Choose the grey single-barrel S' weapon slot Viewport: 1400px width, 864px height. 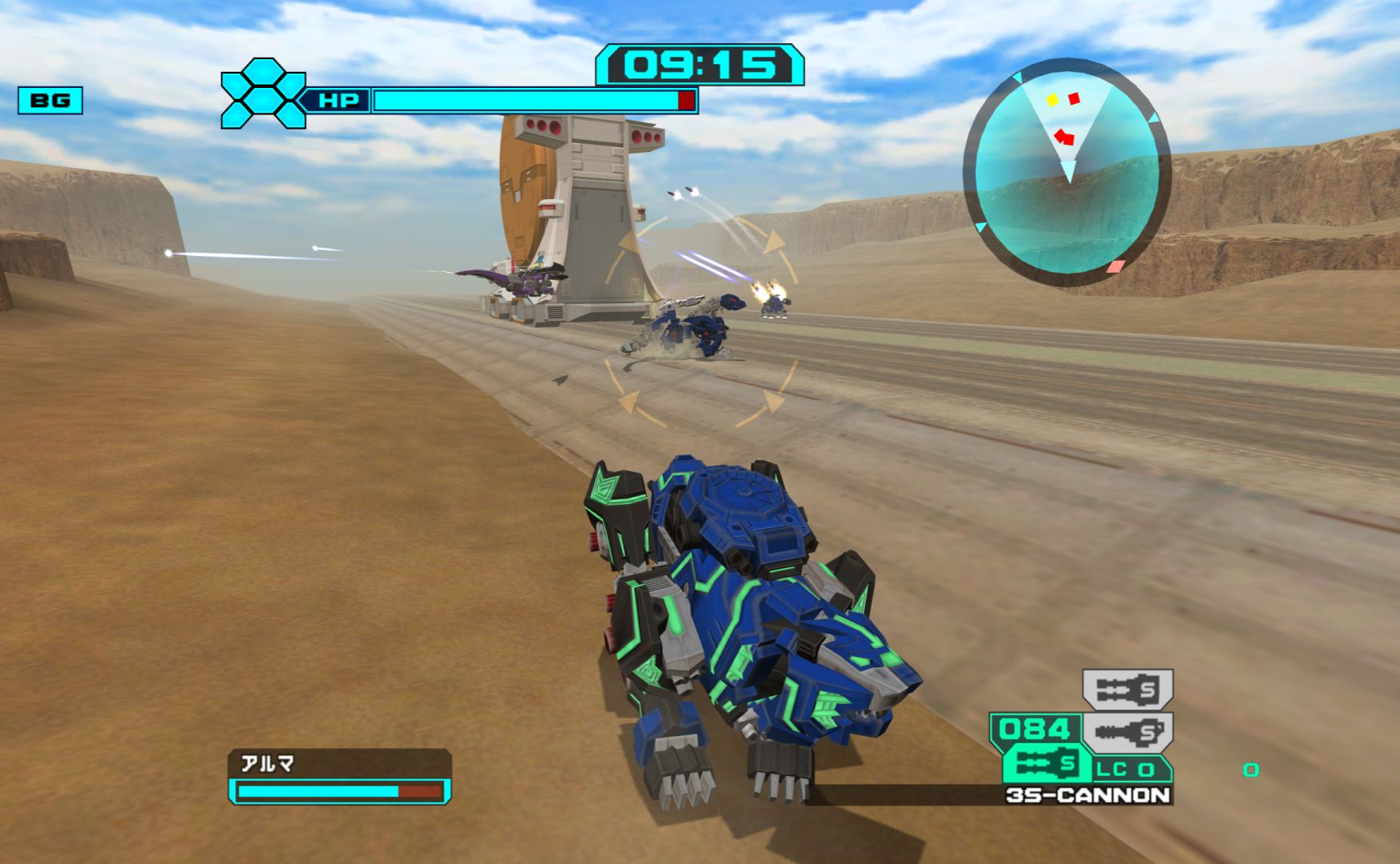[x=1127, y=731]
